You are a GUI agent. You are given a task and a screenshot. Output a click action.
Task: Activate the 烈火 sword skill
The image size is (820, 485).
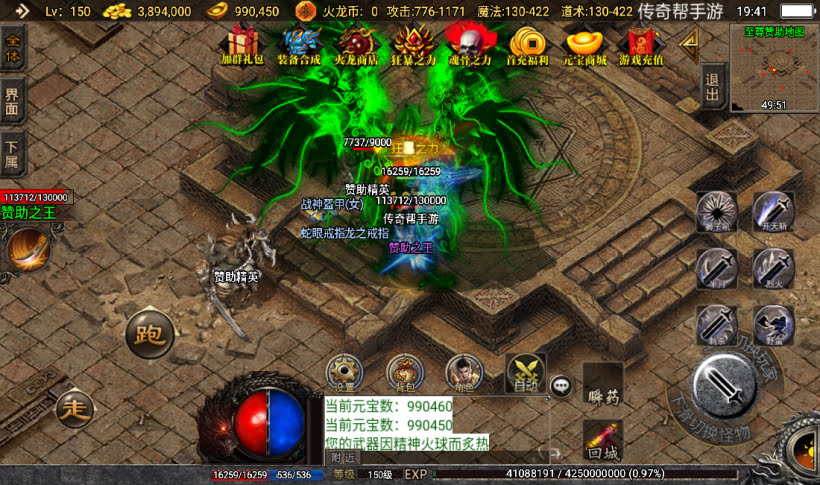(x=773, y=267)
